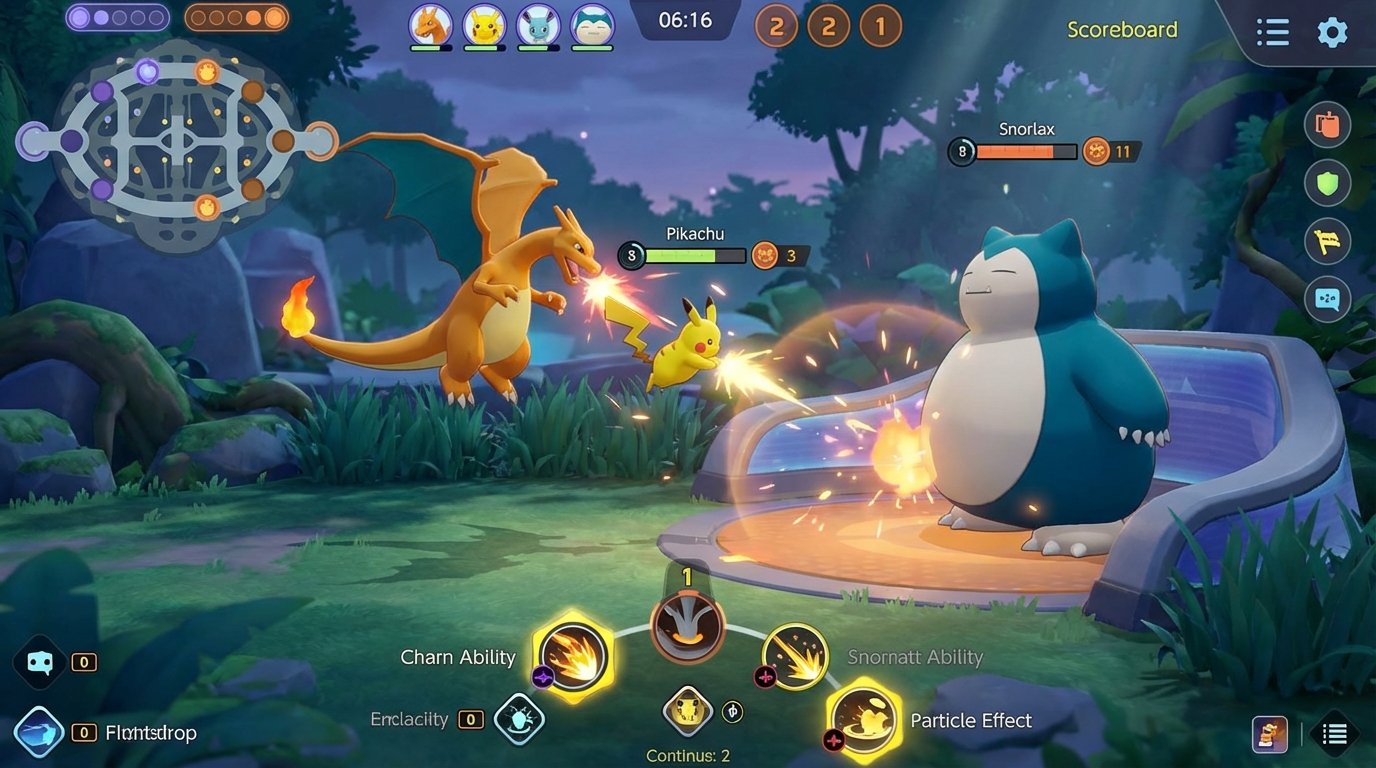This screenshot has height=768, width=1376.
Task: Open the Scoreboard
Action: click(x=1122, y=30)
